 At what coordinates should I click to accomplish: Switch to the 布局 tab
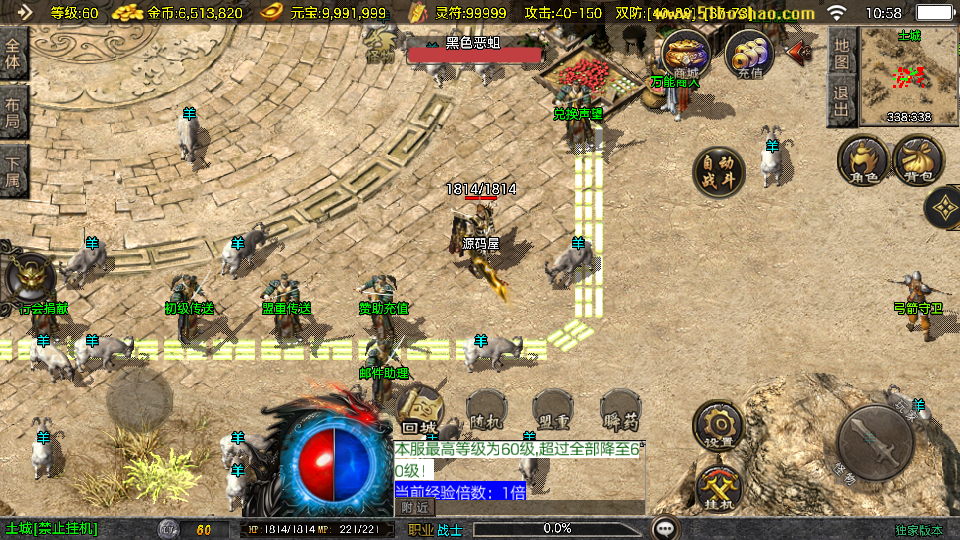pos(13,112)
